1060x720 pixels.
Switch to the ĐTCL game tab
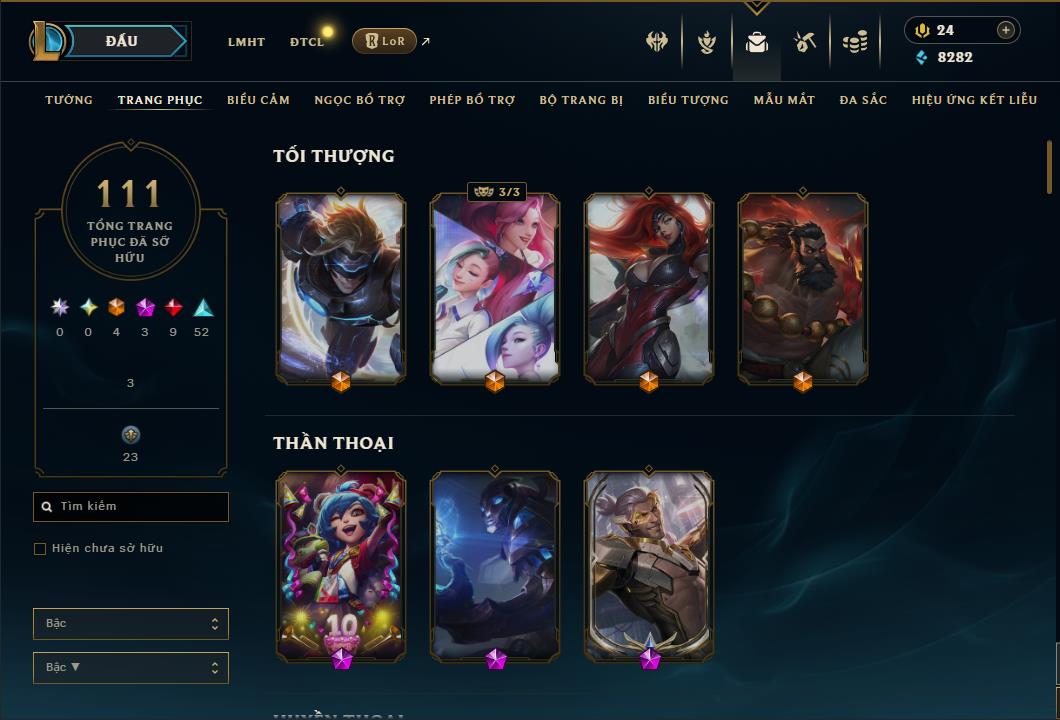pos(307,42)
